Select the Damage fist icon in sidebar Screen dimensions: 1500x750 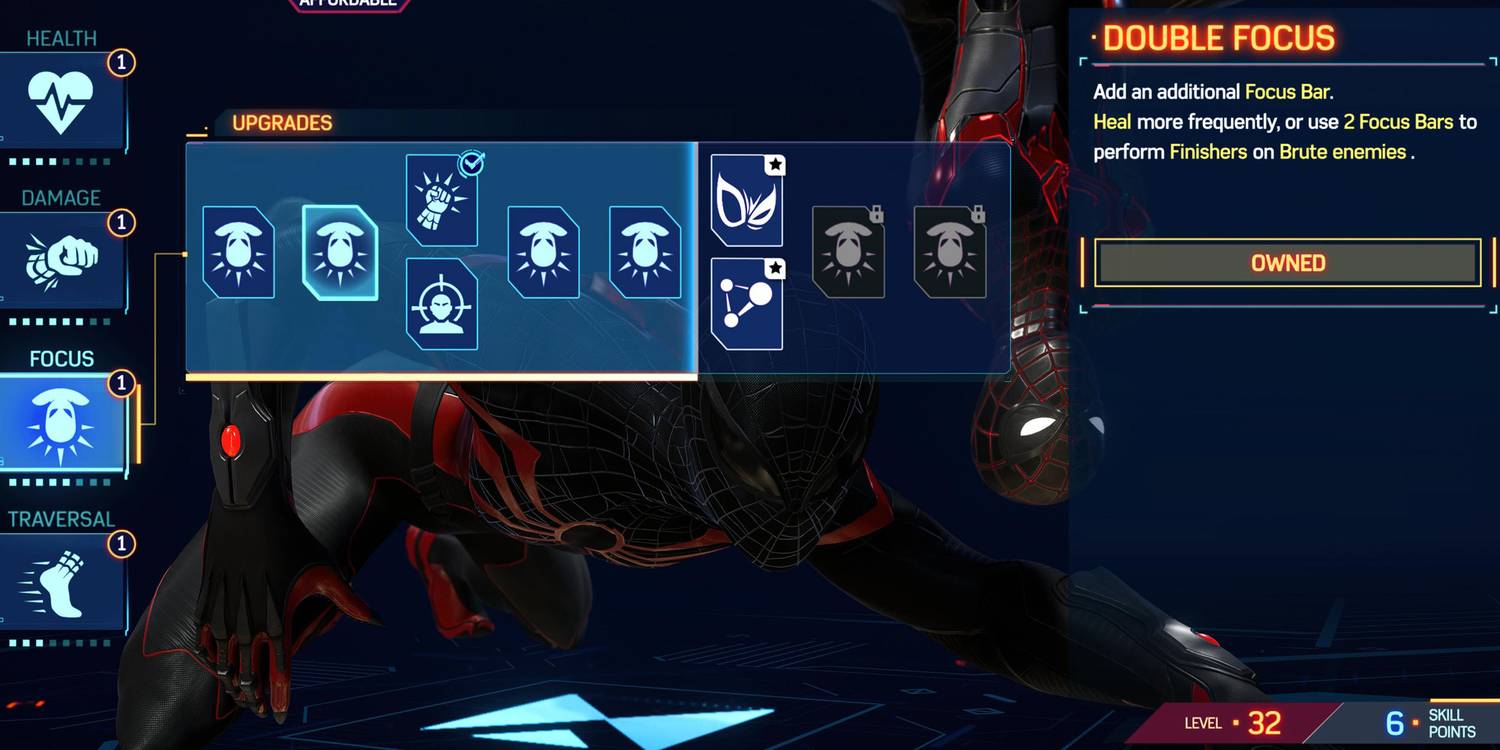[62, 252]
